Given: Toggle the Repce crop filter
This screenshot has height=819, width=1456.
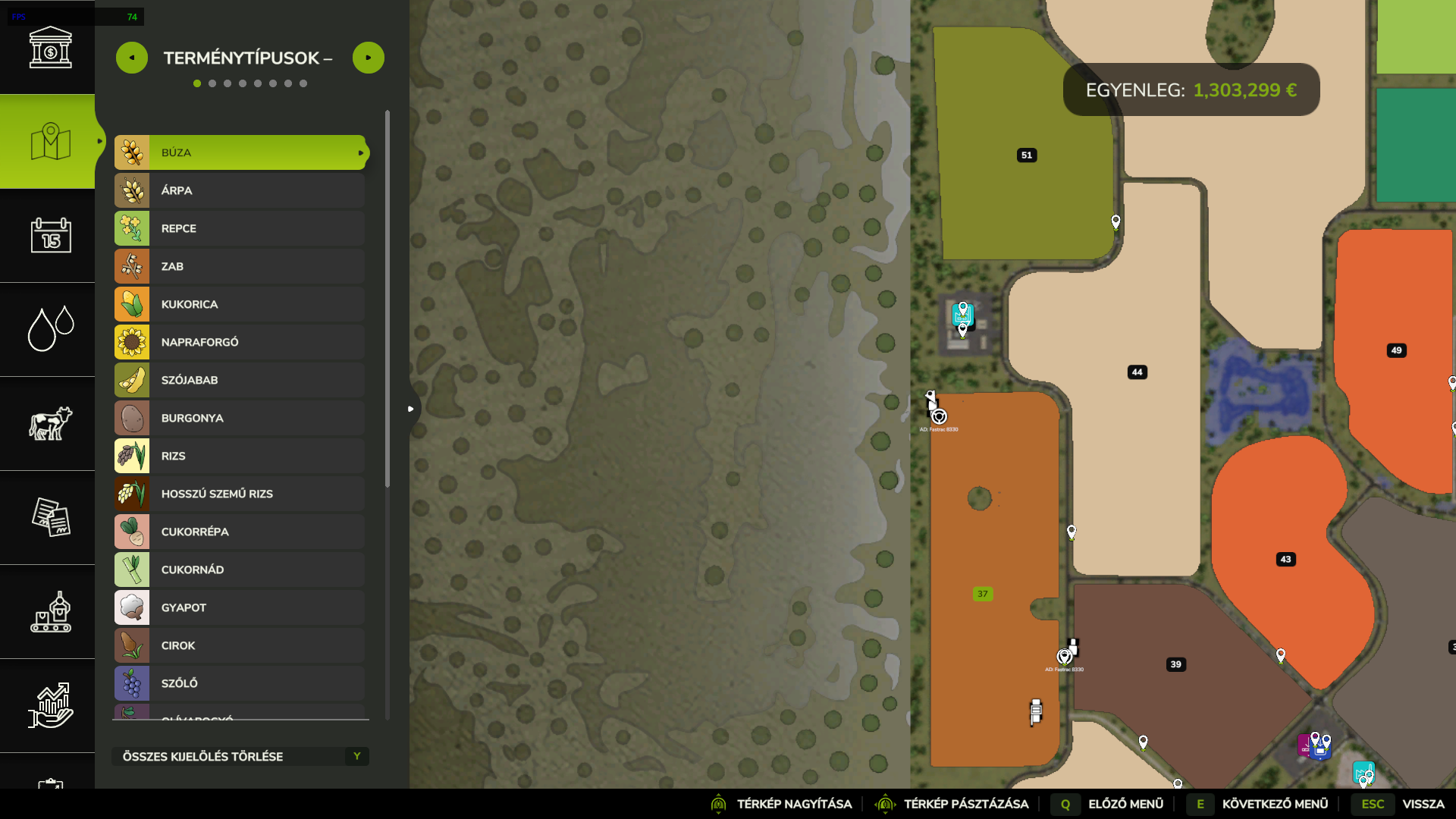Looking at the screenshot, I should click(x=240, y=228).
